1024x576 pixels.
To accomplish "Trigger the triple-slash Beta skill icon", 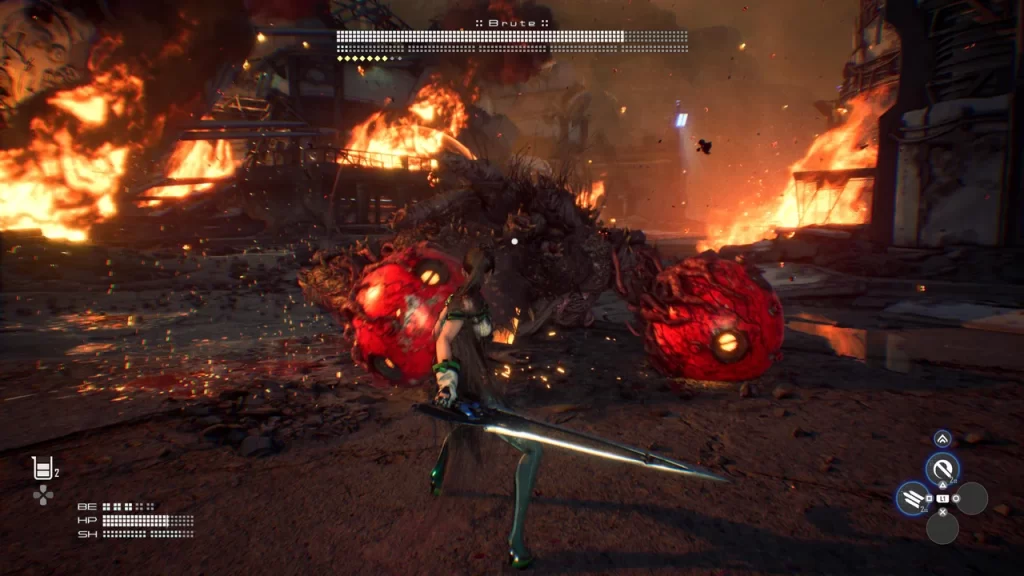I will 912,497.
